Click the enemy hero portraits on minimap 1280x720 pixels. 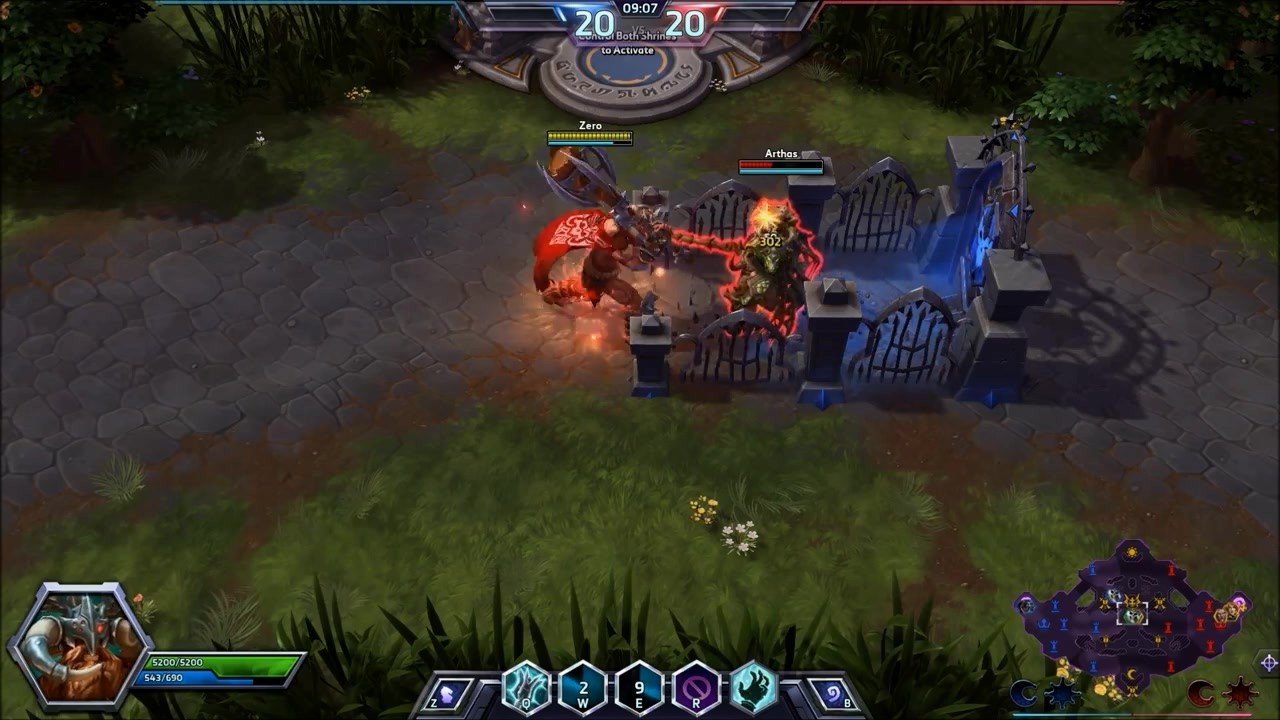coord(1224,614)
